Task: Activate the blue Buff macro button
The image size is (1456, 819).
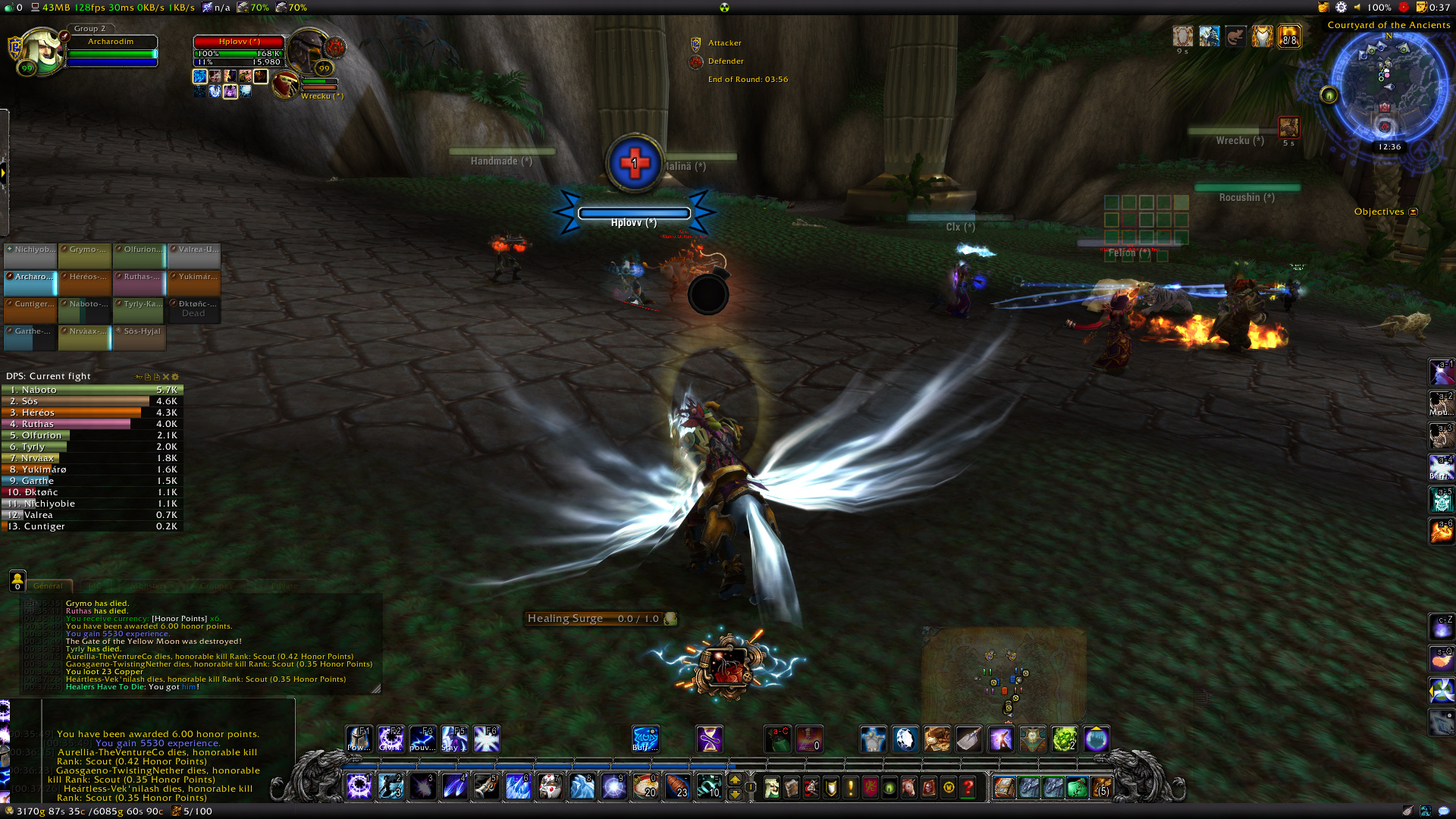Action: [645, 739]
